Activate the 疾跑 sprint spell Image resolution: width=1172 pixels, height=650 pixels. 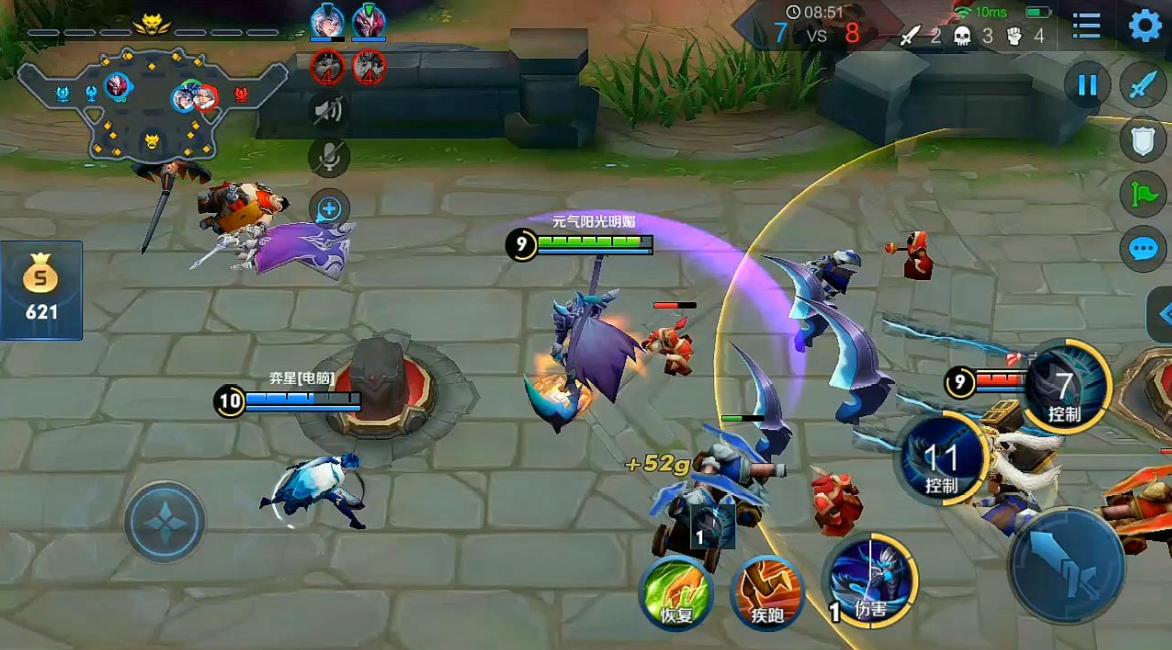tap(767, 591)
